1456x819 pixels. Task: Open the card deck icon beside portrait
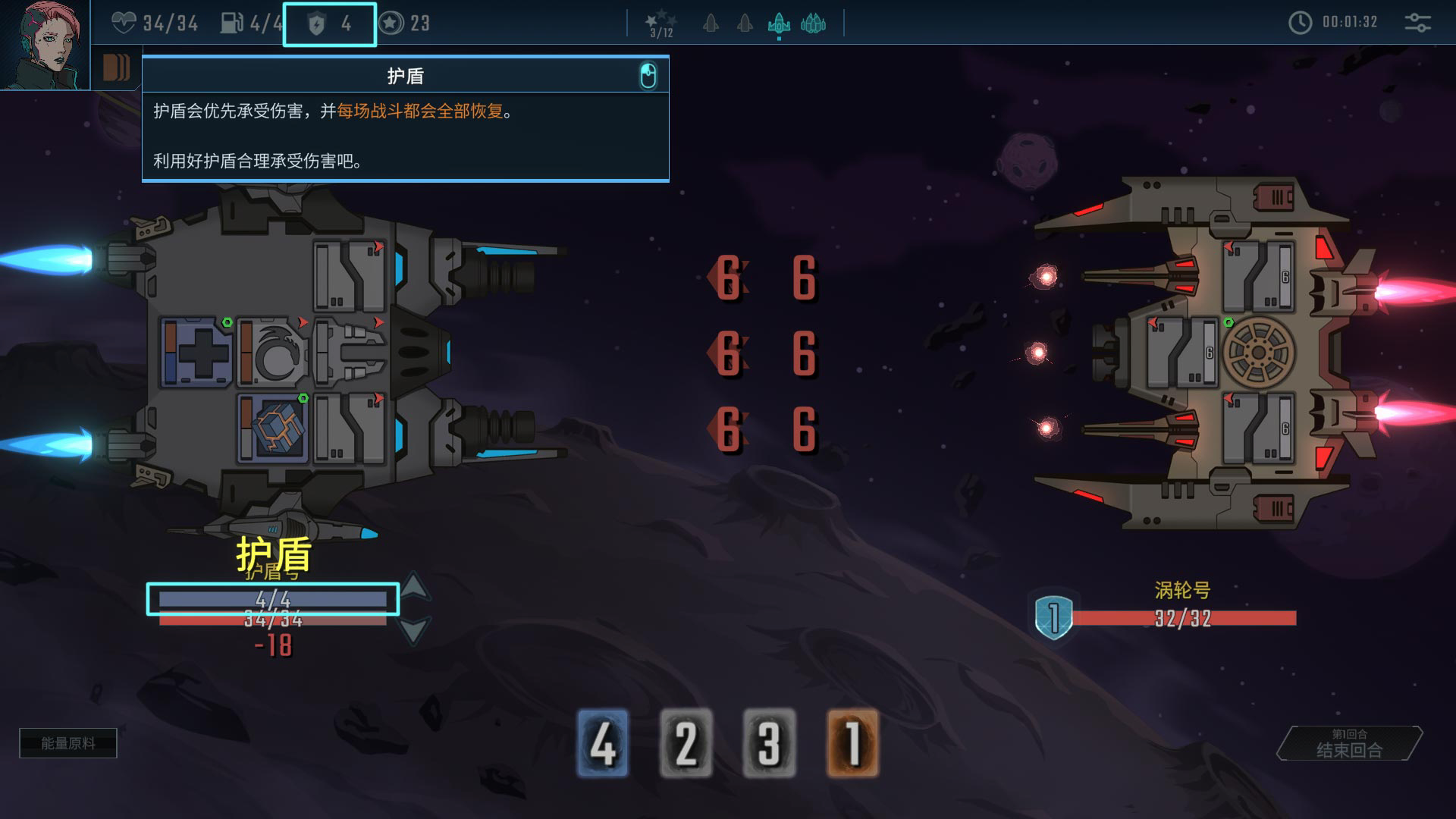click(116, 68)
